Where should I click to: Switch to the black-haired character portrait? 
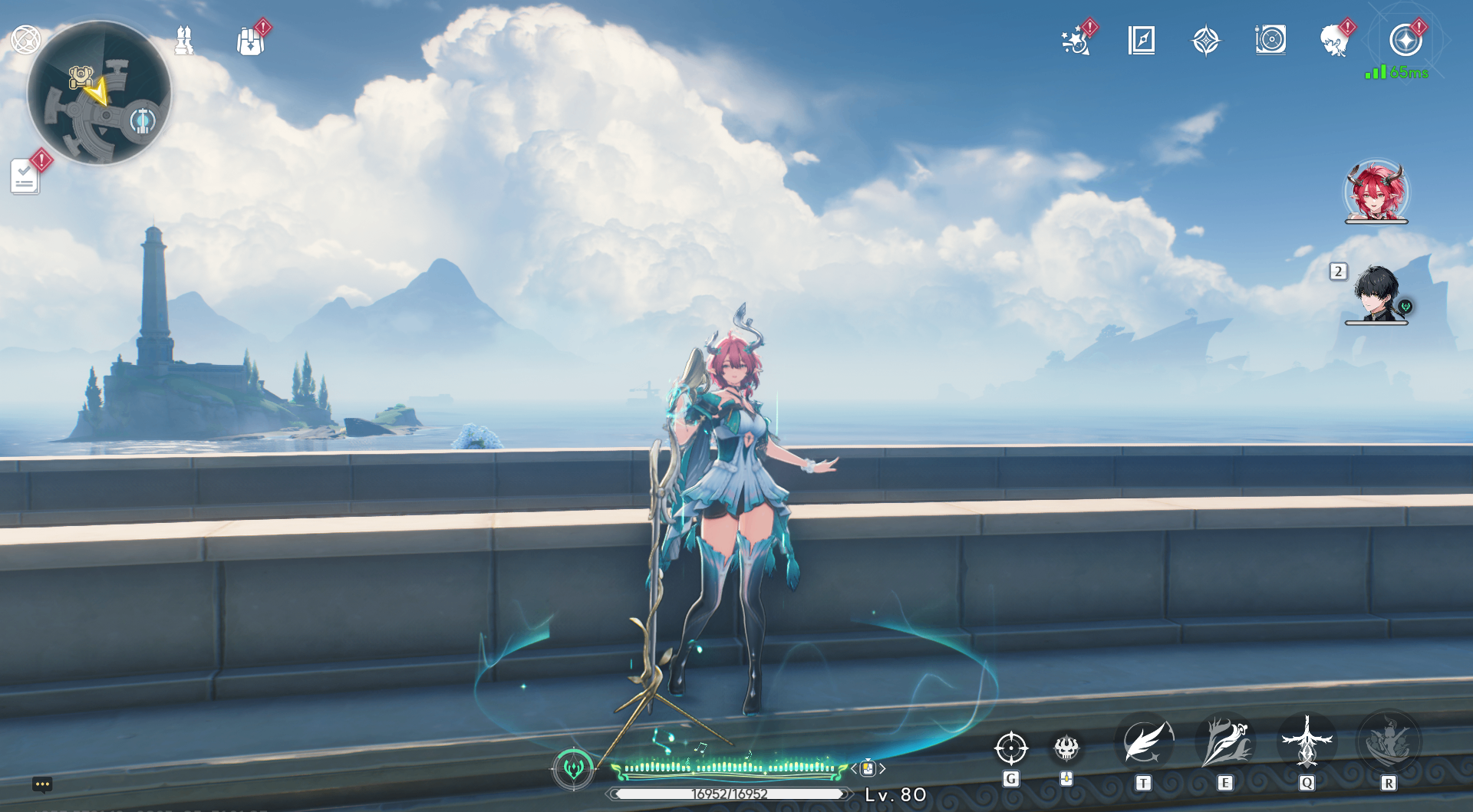pos(1376,293)
